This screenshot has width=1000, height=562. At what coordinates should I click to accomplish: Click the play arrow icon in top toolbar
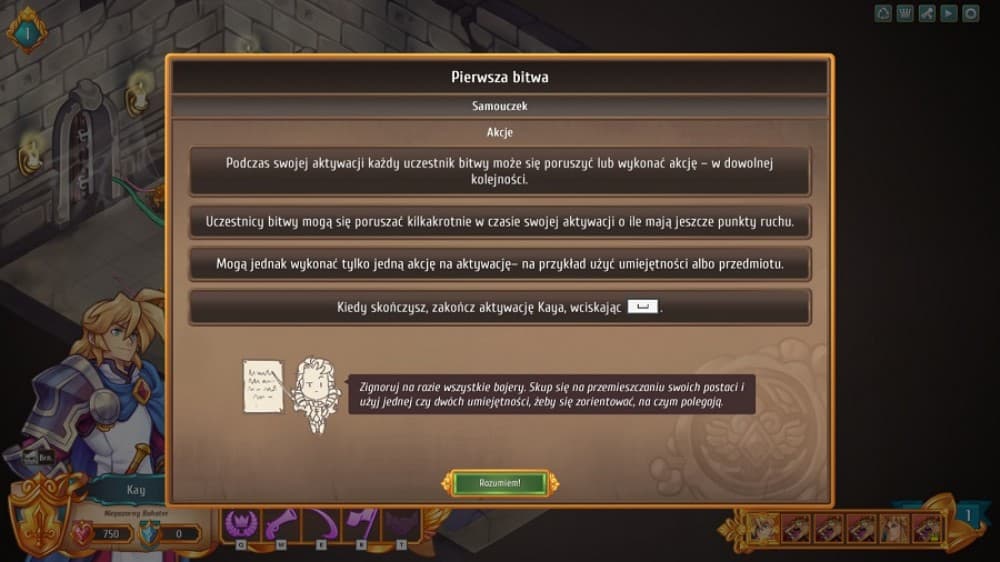(947, 13)
